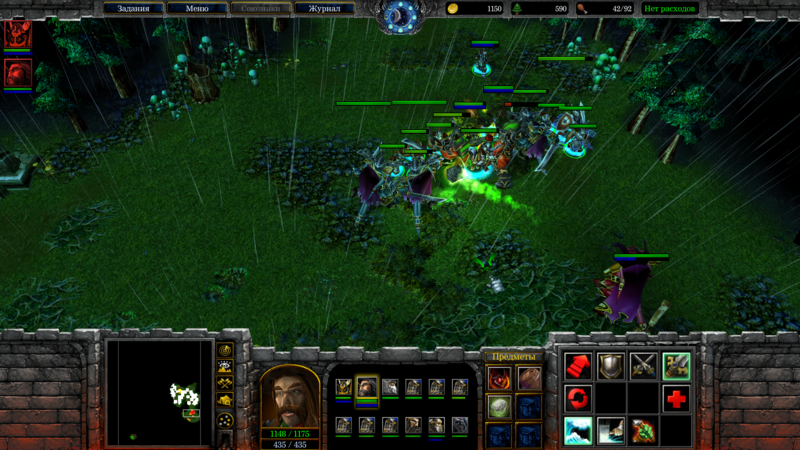Cast the ocean wave ability
Image resolution: width=800 pixels, height=450 pixels.
pos(578,430)
